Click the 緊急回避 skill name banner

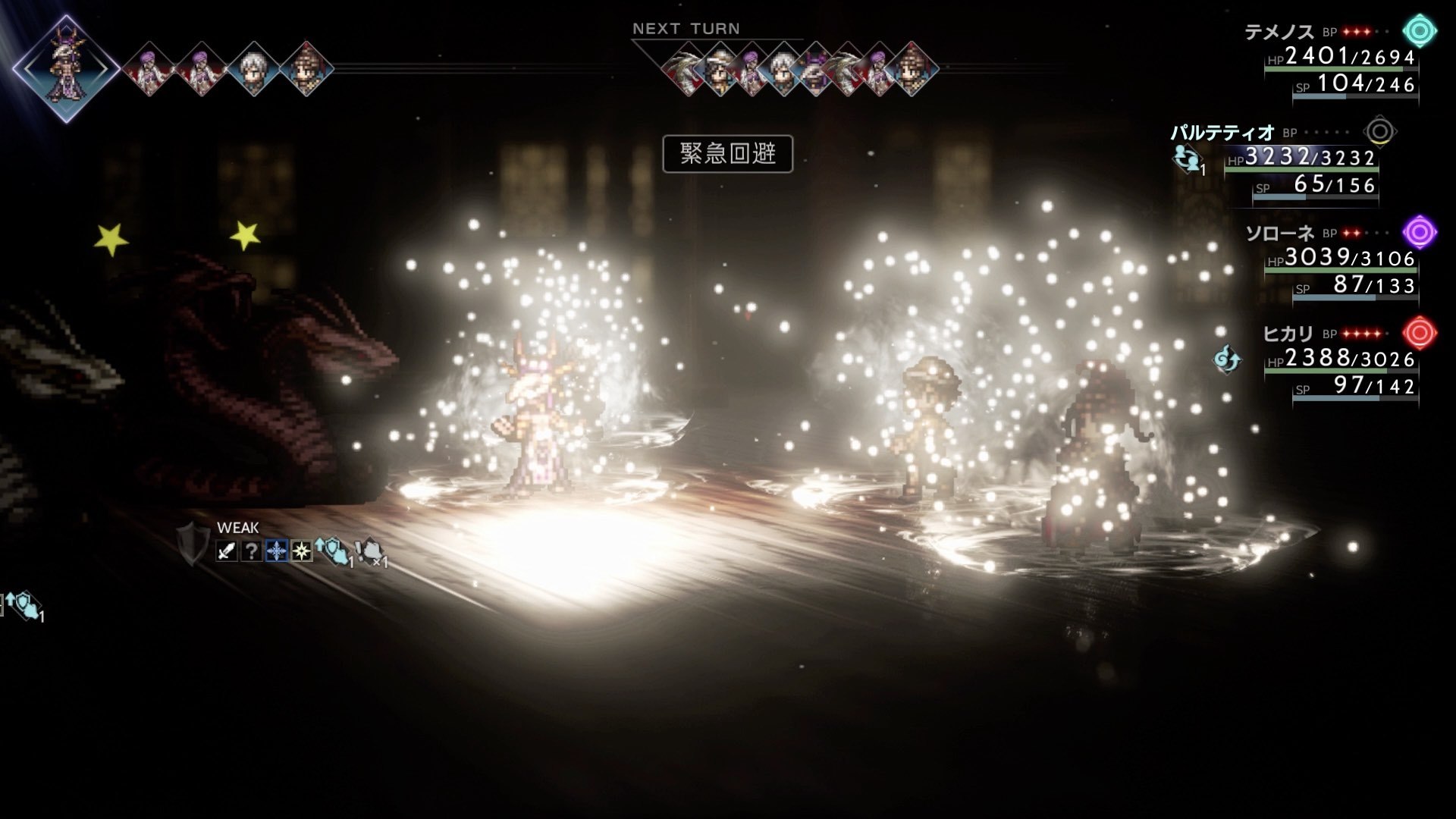(x=727, y=154)
